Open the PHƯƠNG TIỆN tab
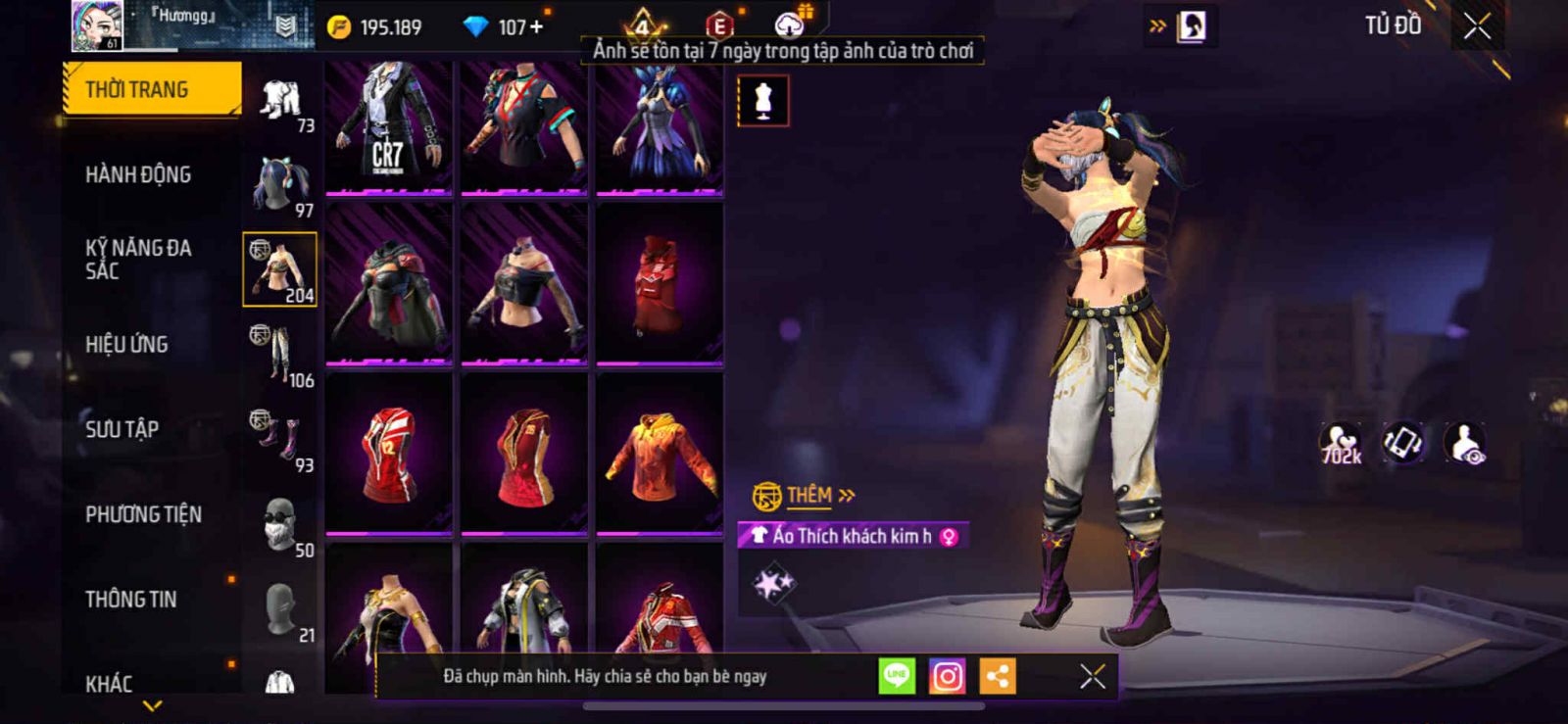 coord(143,514)
